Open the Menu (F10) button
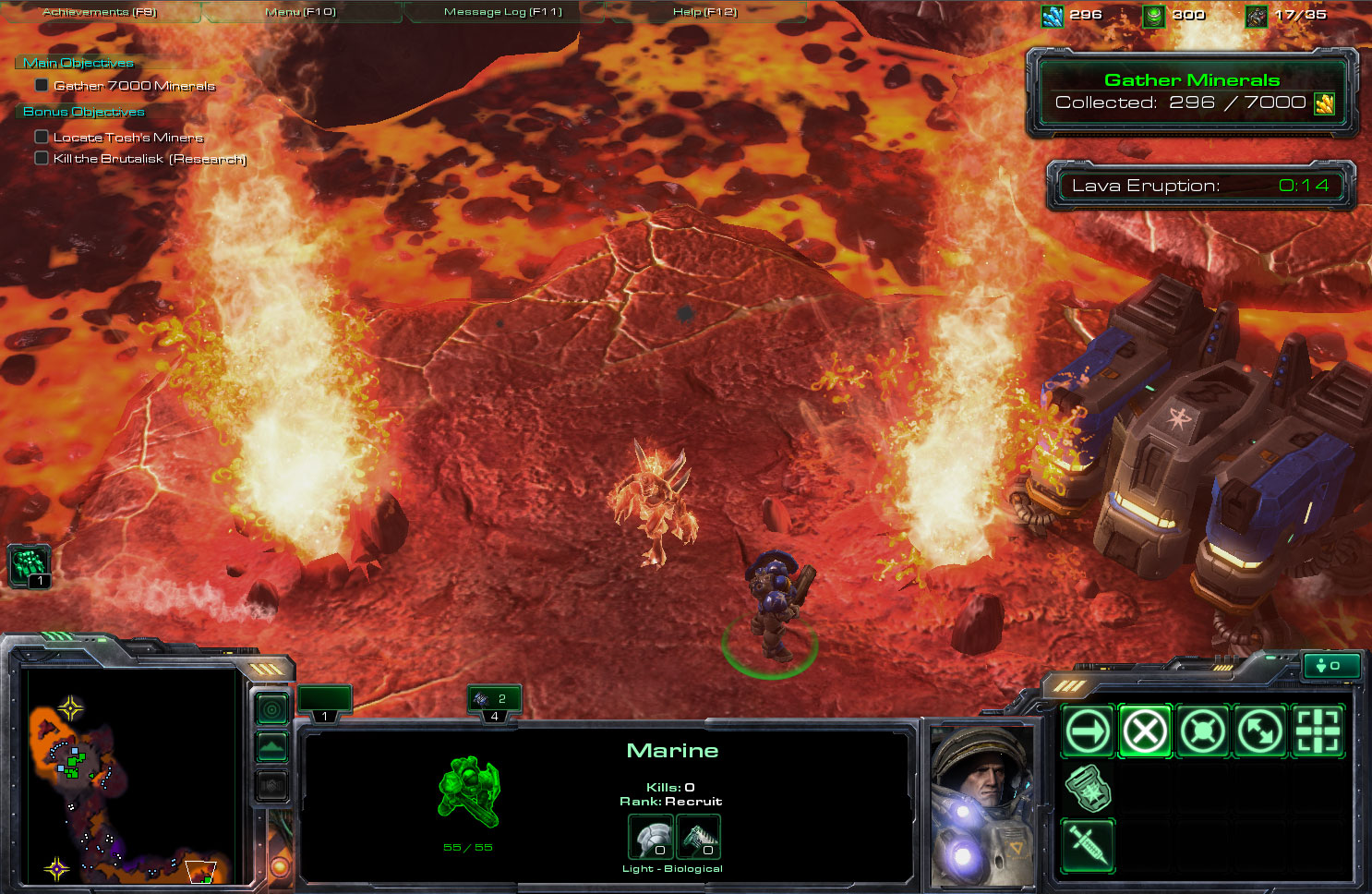The height and width of the screenshot is (894, 1372). coord(301,12)
